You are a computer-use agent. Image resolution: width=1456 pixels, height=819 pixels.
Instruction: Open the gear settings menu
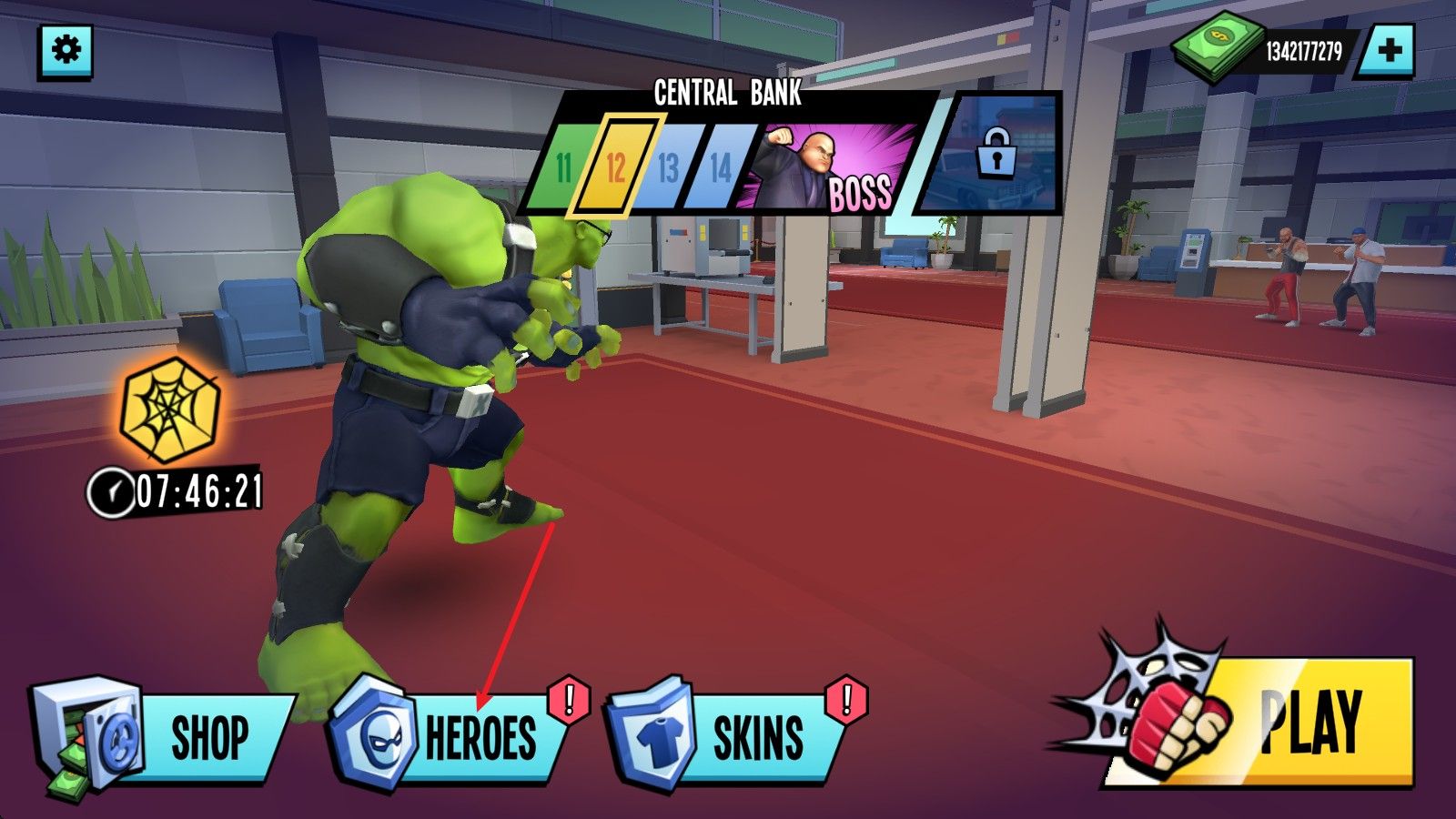(x=66, y=50)
